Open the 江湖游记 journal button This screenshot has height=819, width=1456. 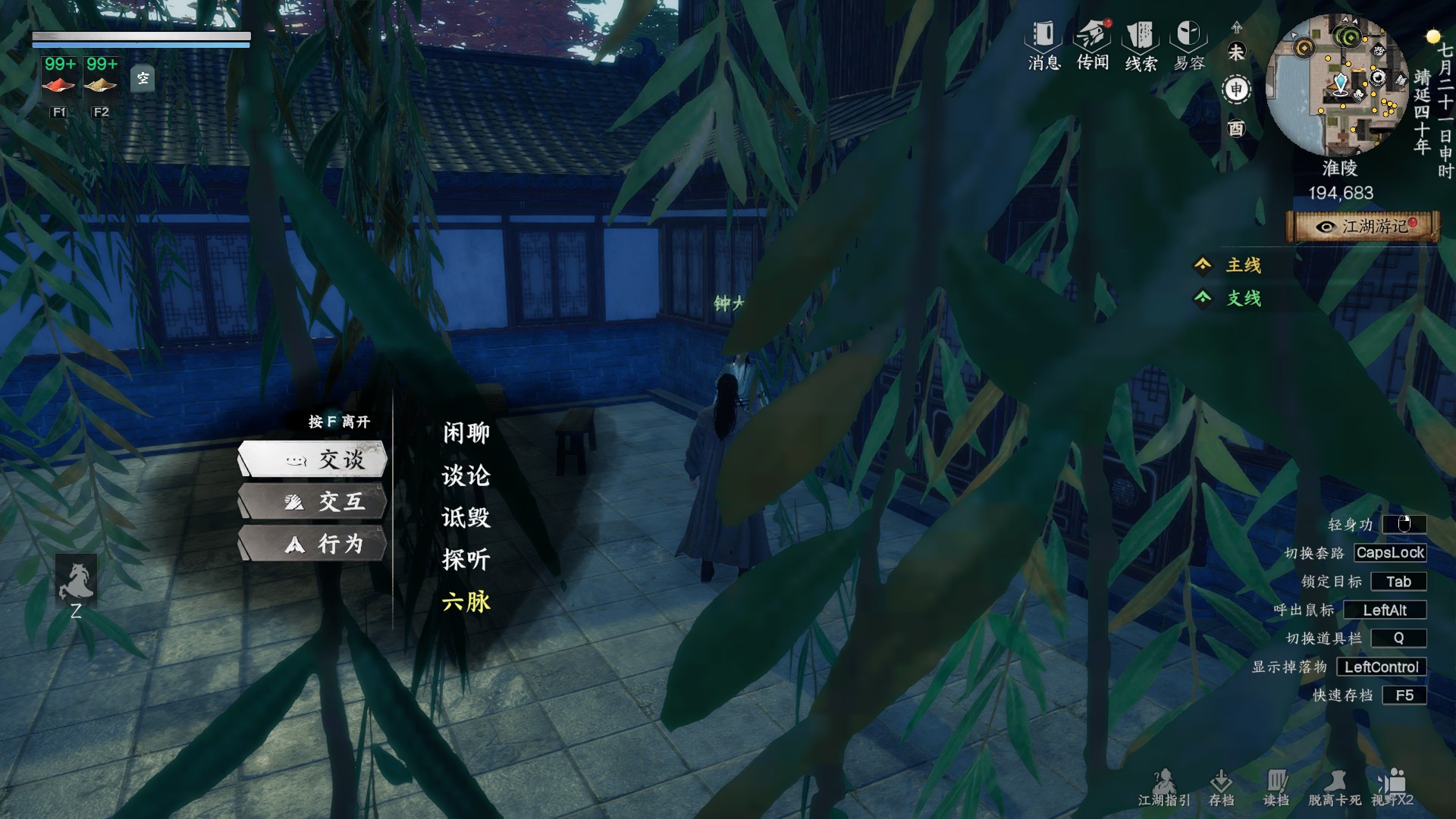point(1363,226)
